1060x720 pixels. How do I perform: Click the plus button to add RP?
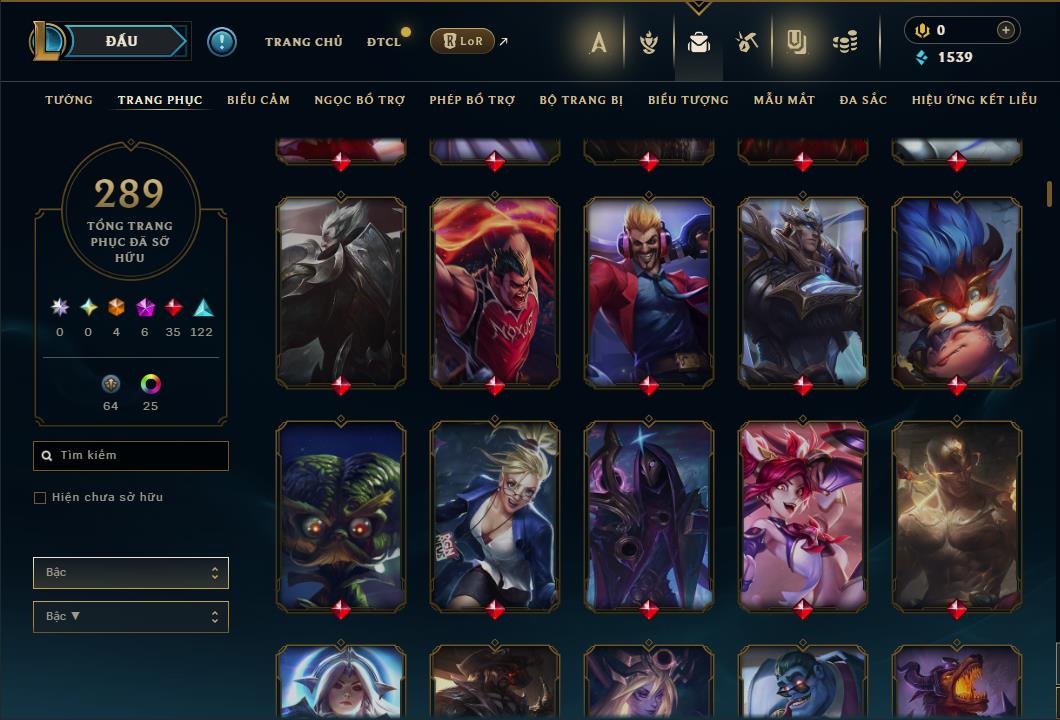[x=1005, y=31]
